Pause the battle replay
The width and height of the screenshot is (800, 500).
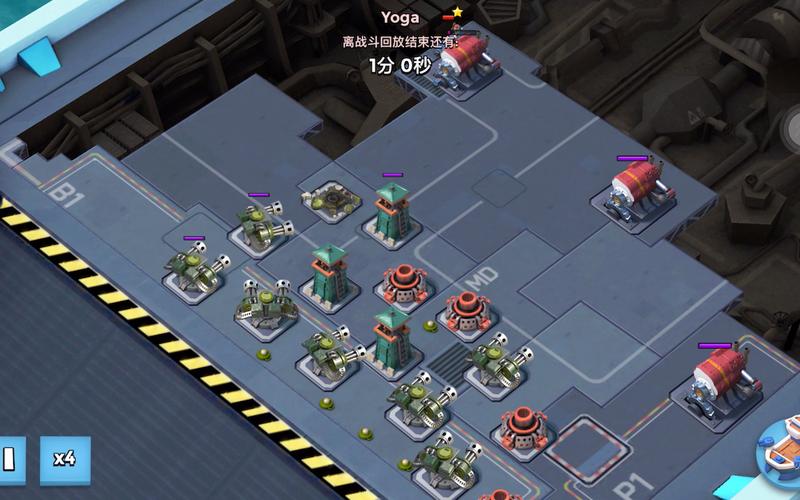point(9,459)
